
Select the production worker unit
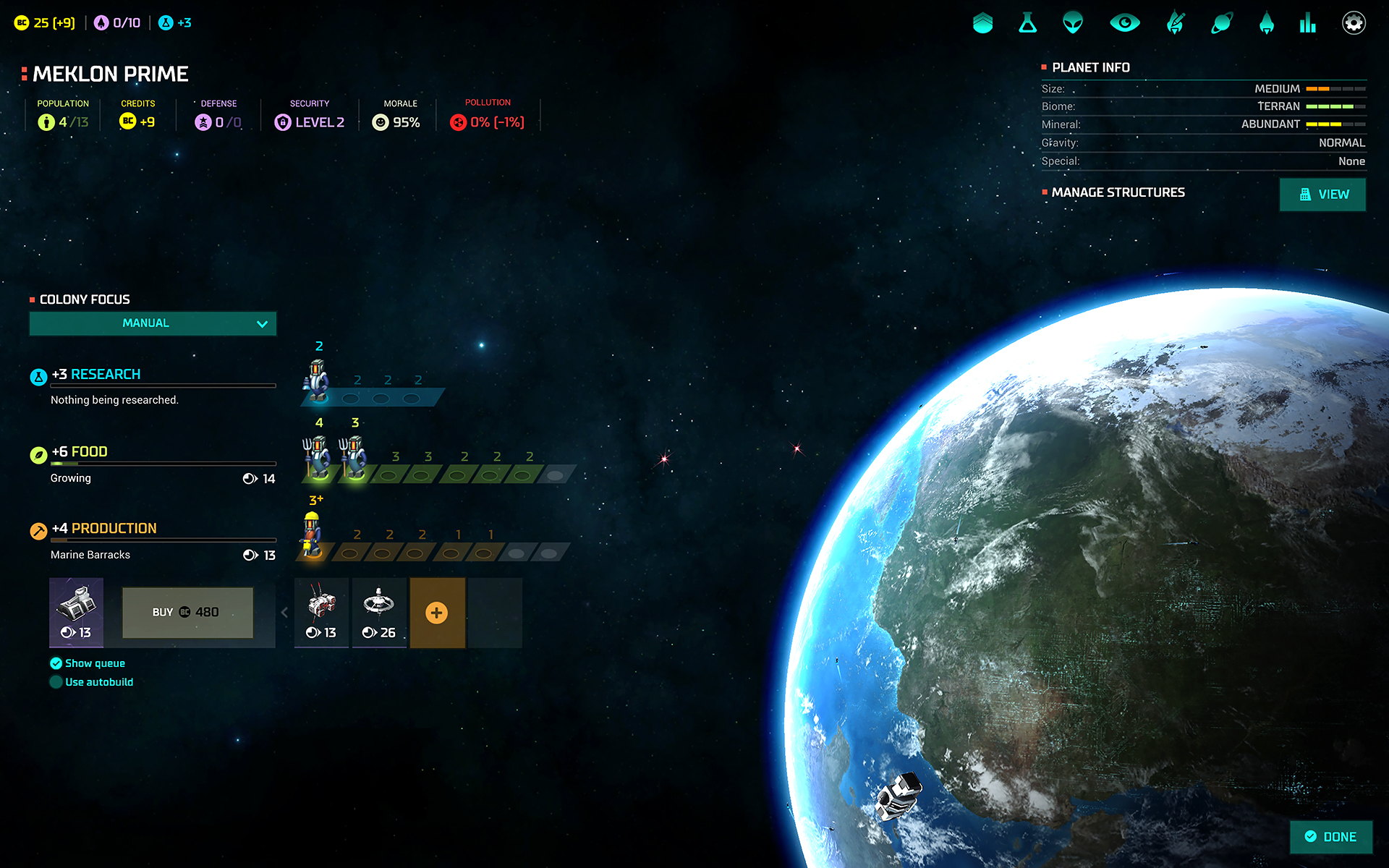pyautogui.click(x=312, y=535)
